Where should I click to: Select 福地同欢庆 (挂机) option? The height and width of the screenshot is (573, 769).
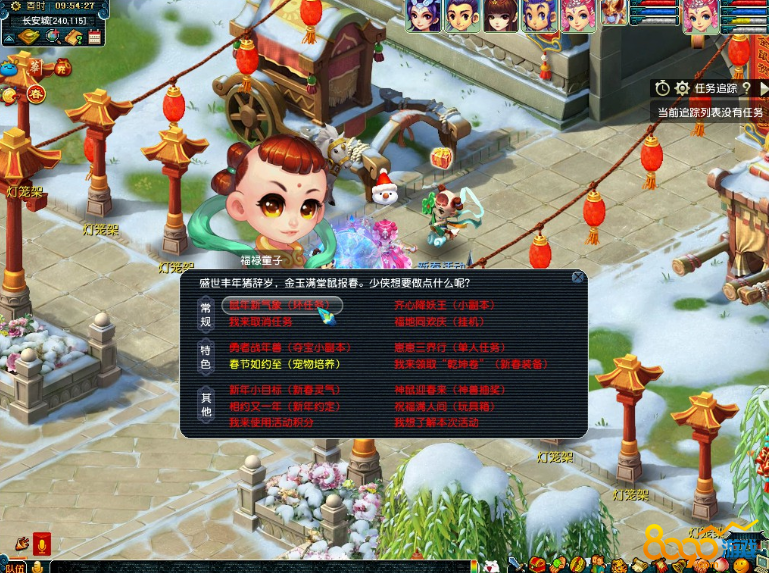point(439,322)
